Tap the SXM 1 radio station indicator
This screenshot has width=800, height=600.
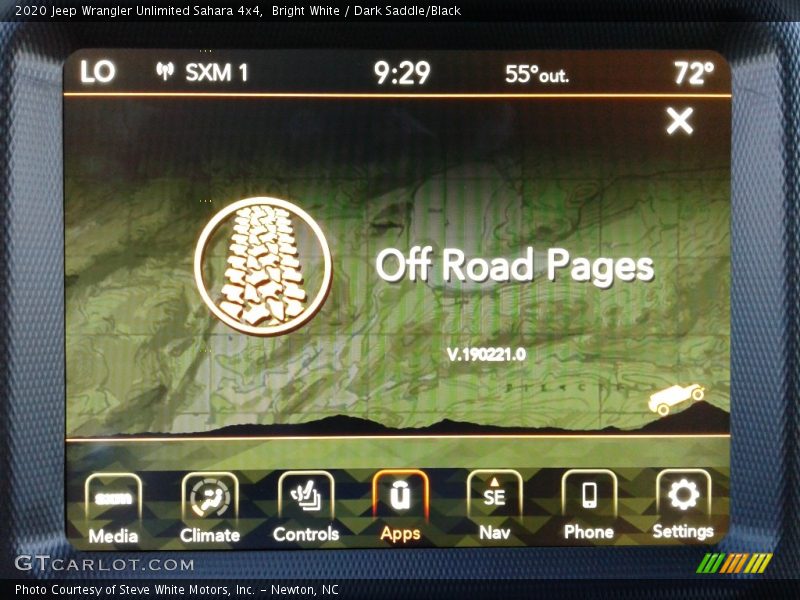(x=203, y=72)
